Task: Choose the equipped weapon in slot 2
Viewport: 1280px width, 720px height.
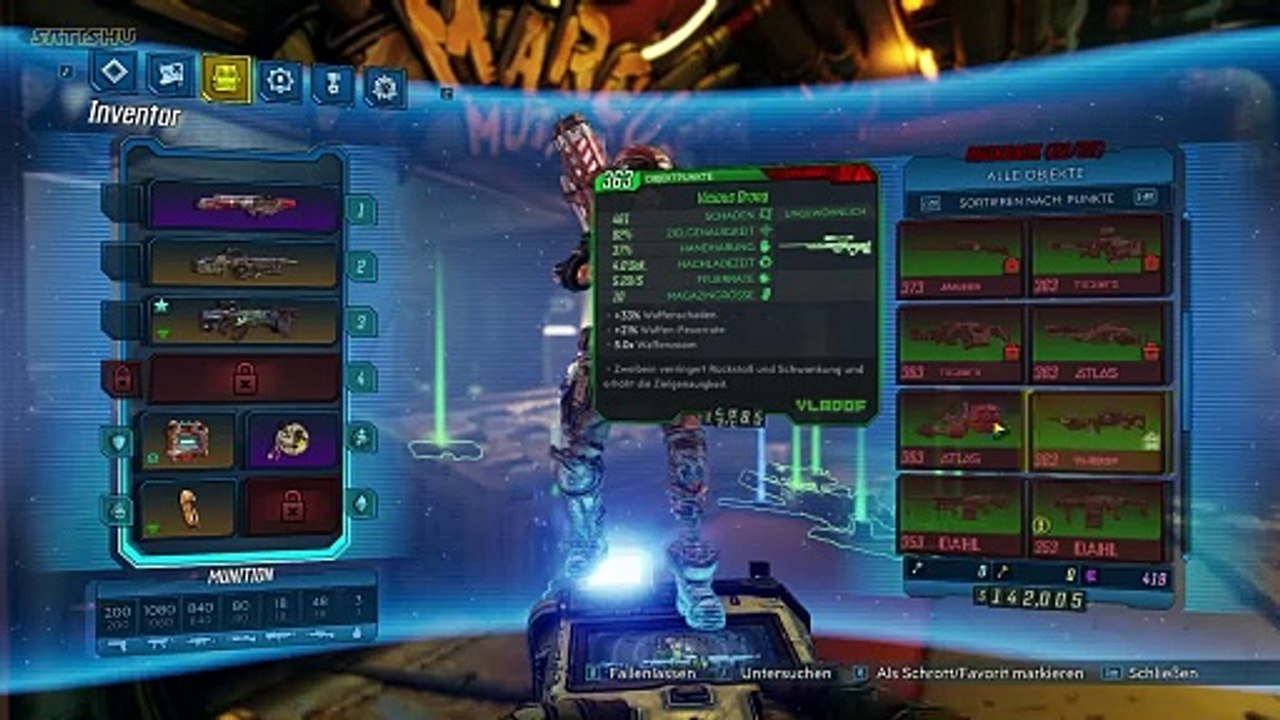Action: click(245, 263)
